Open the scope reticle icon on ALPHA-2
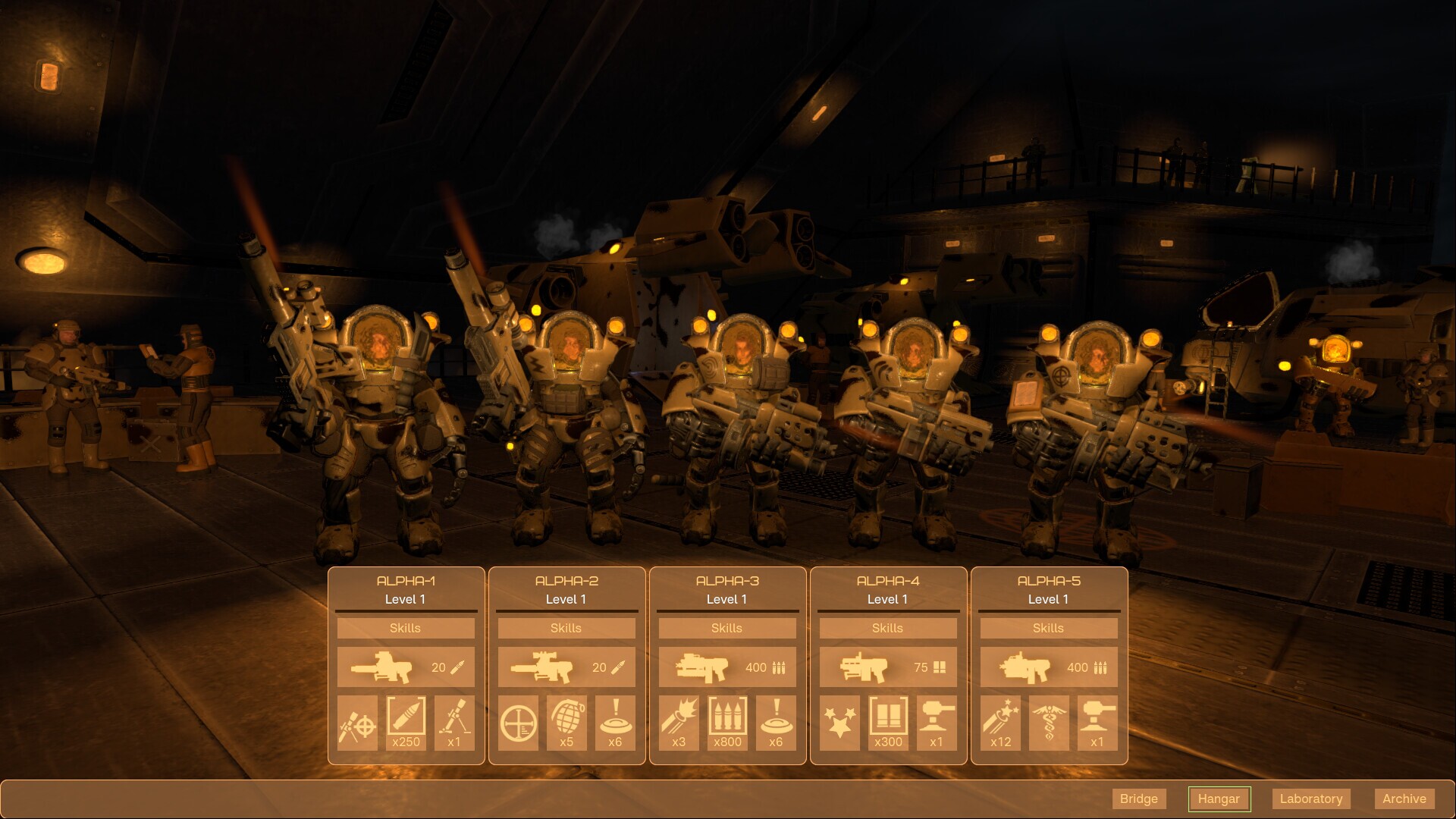 pos(517,723)
